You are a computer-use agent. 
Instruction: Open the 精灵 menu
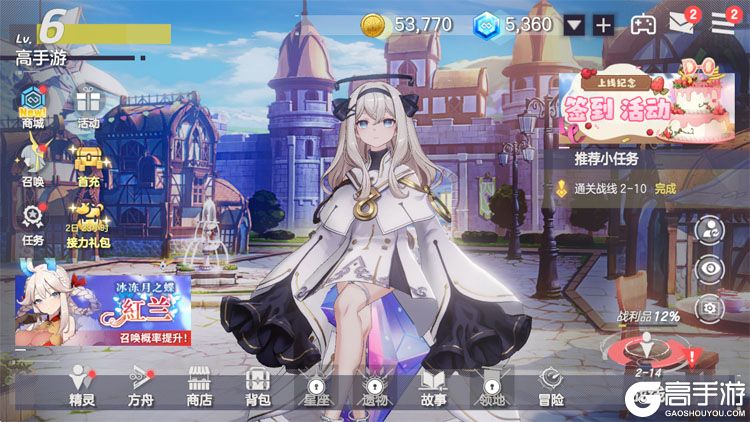[x=82, y=386]
